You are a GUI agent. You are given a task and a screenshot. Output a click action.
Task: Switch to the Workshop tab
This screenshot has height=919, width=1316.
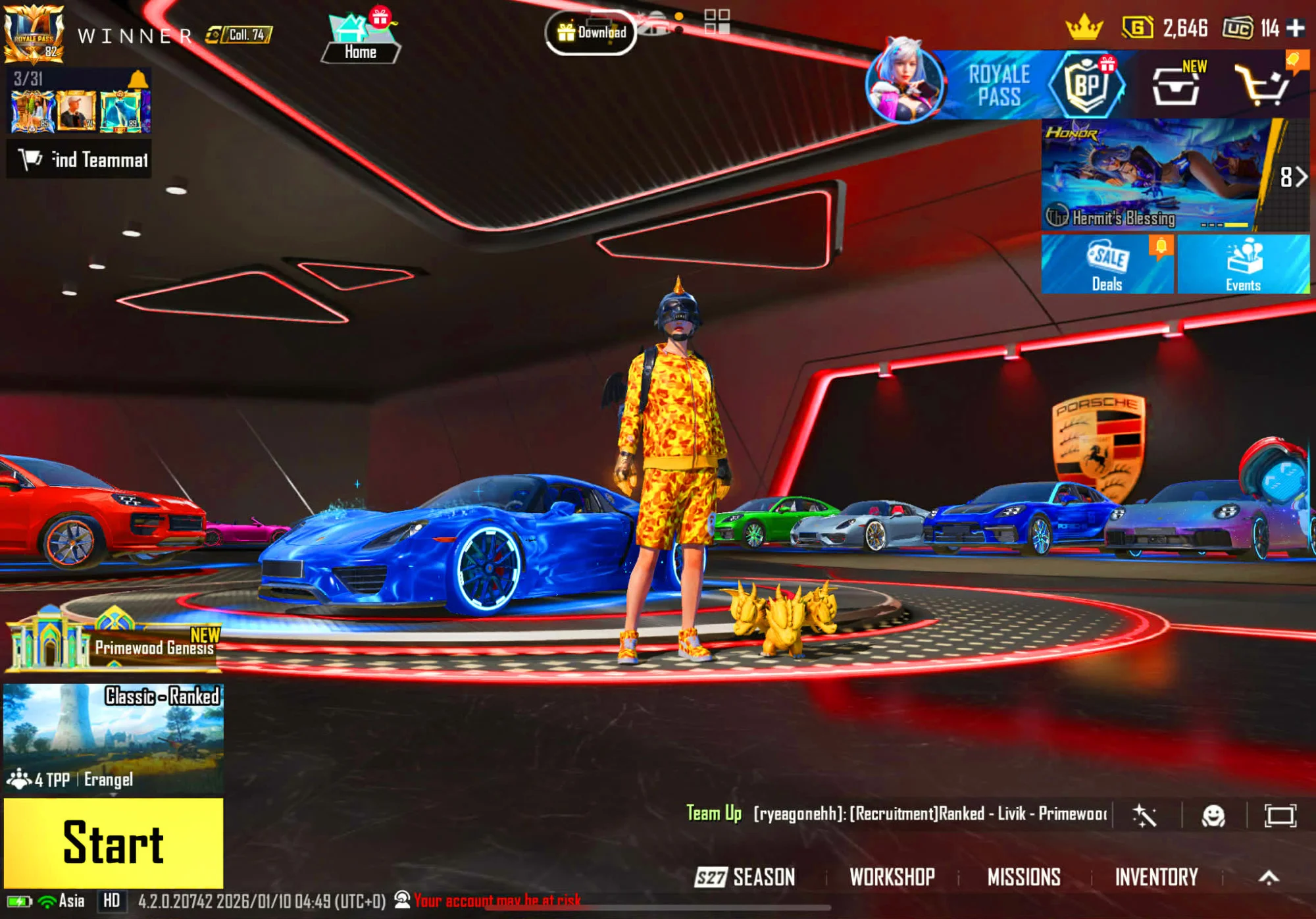(892, 877)
